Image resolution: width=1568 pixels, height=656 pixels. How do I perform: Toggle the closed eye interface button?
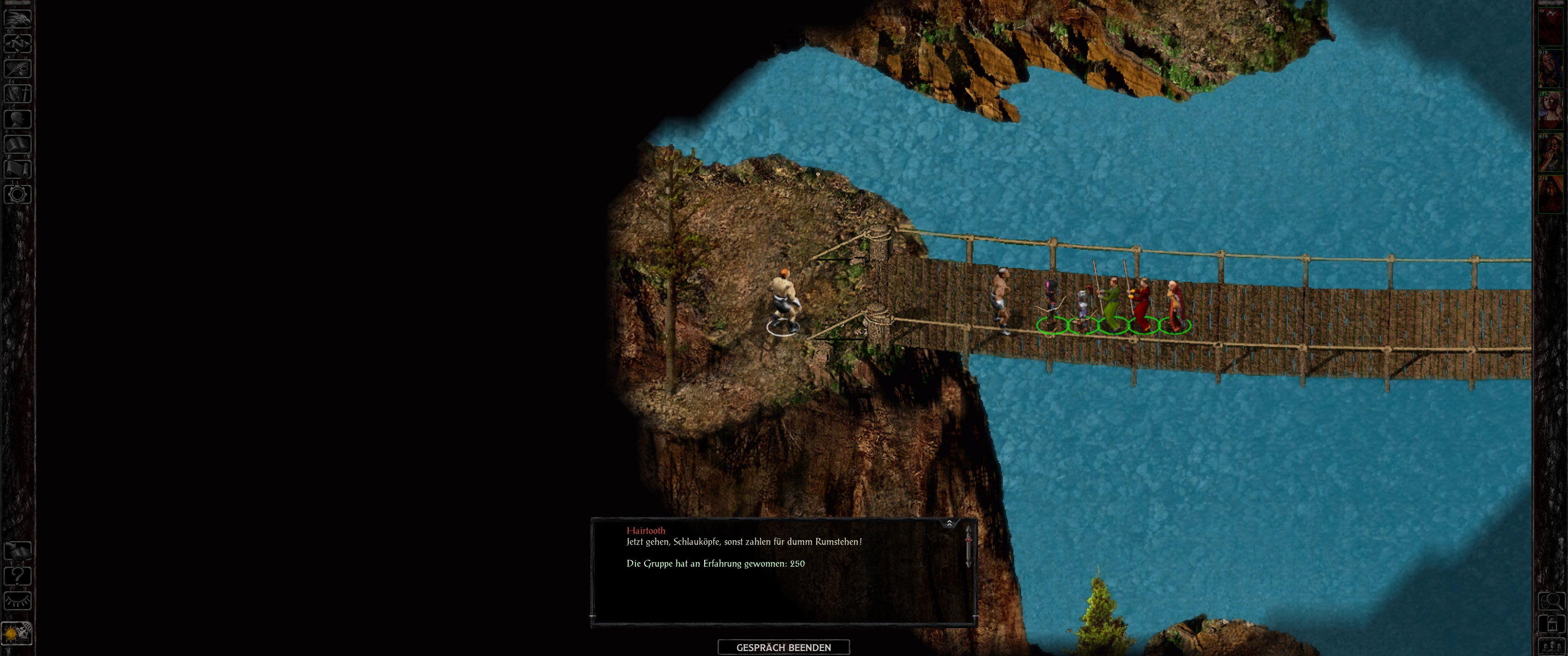(18, 601)
